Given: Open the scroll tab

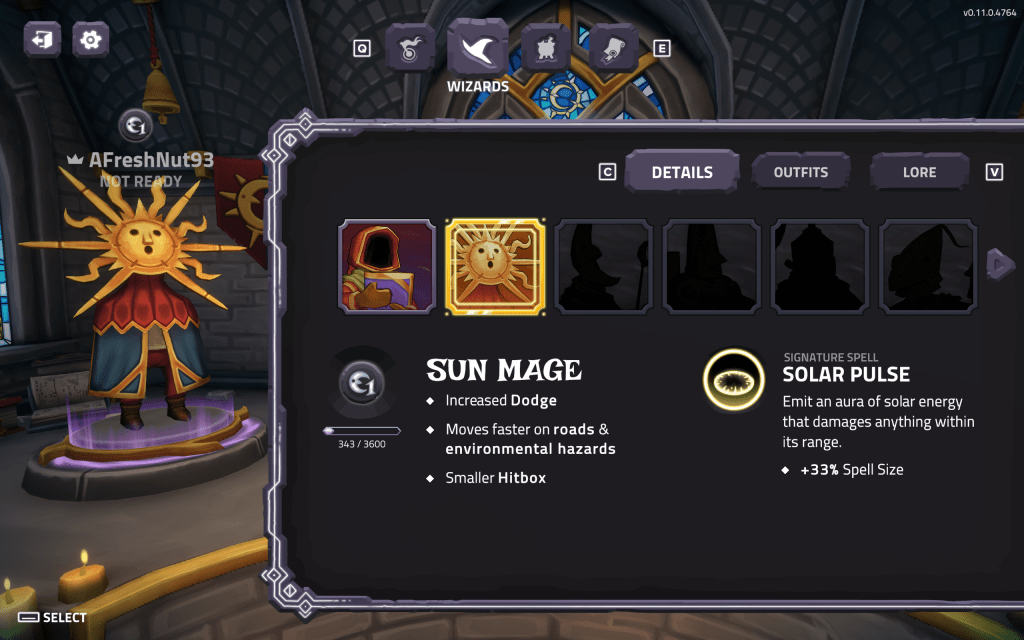Looking at the screenshot, I should point(613,48).
